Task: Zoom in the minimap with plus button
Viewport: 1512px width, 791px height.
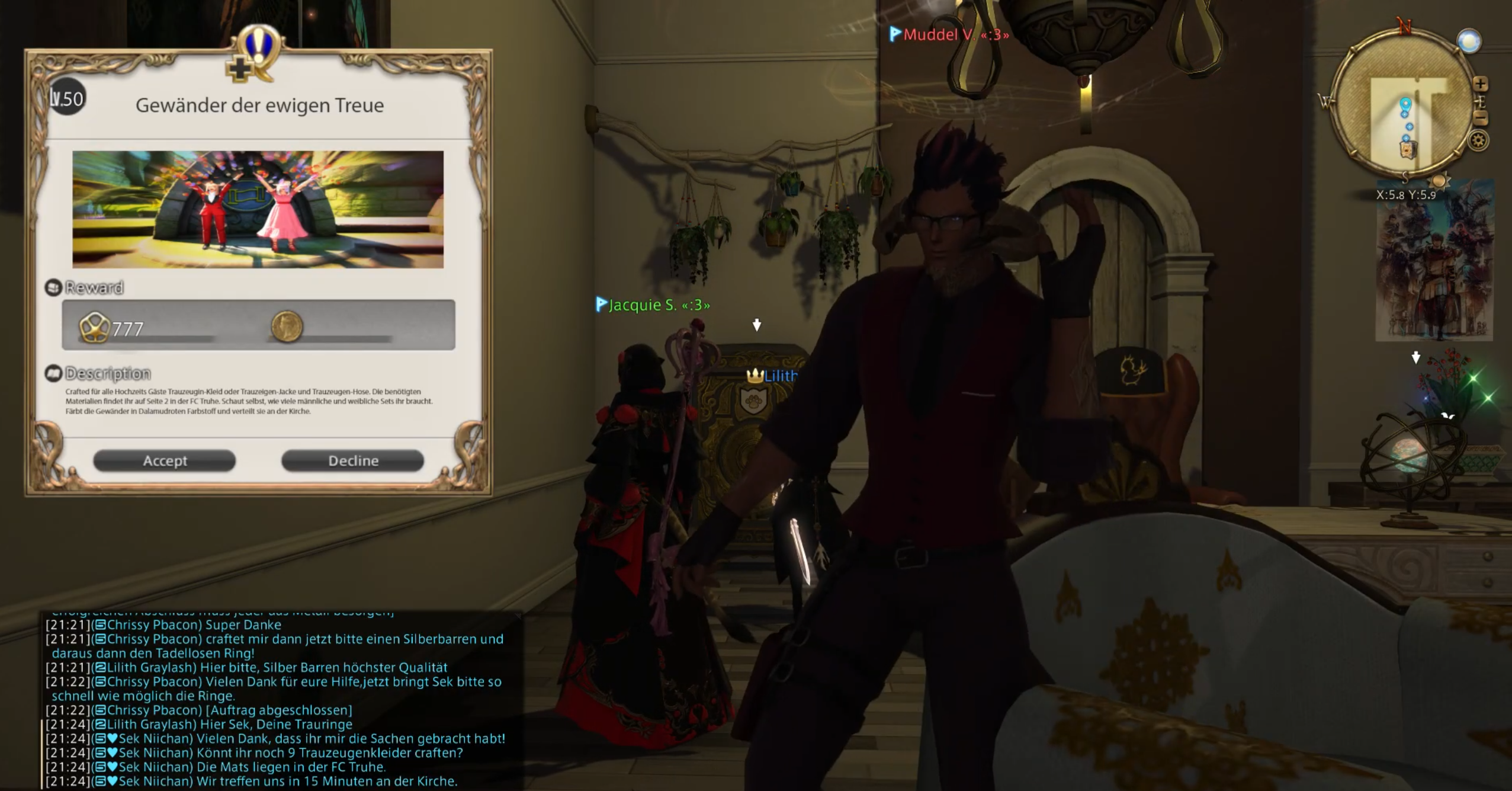Action: pyautogui.click(x=1480, y=84)
